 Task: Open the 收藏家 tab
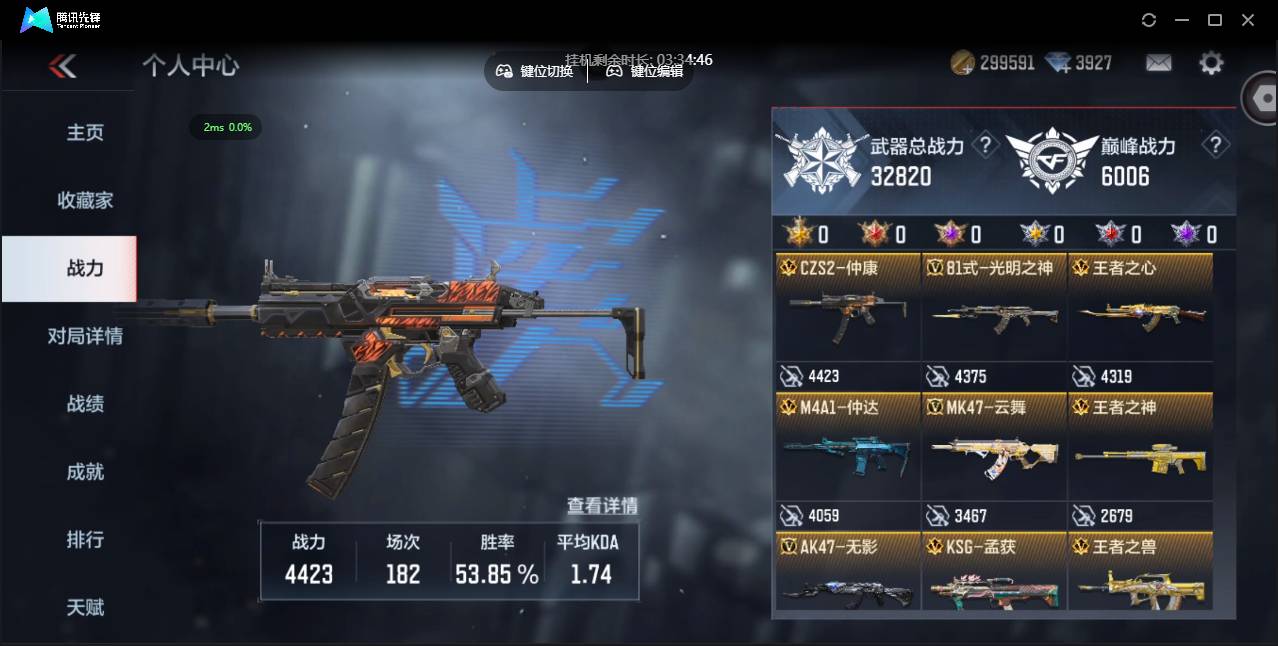[x=85, y=201]
